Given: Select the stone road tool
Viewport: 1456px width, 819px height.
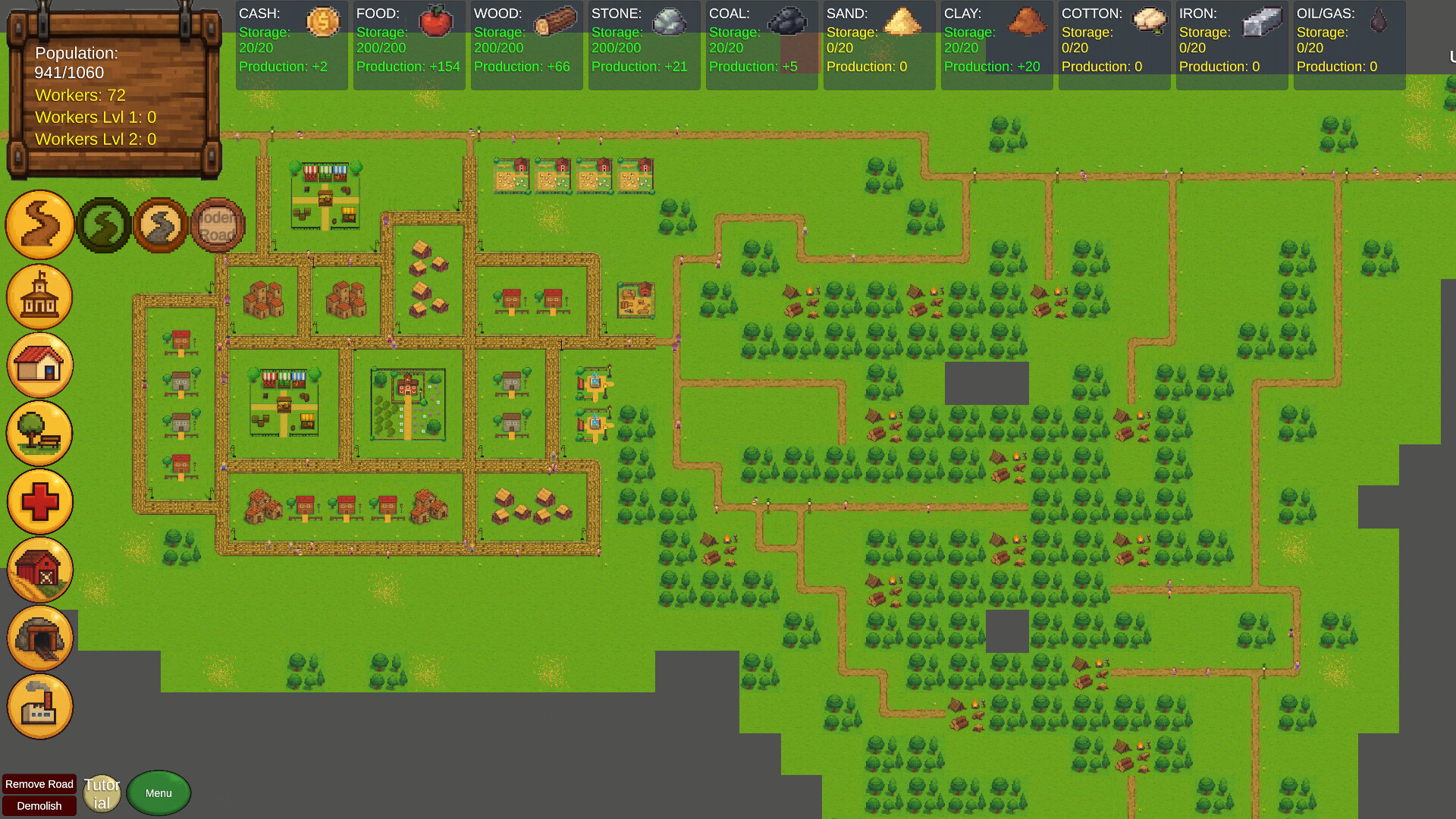Looking at the screenshot, I should point(160,224).
